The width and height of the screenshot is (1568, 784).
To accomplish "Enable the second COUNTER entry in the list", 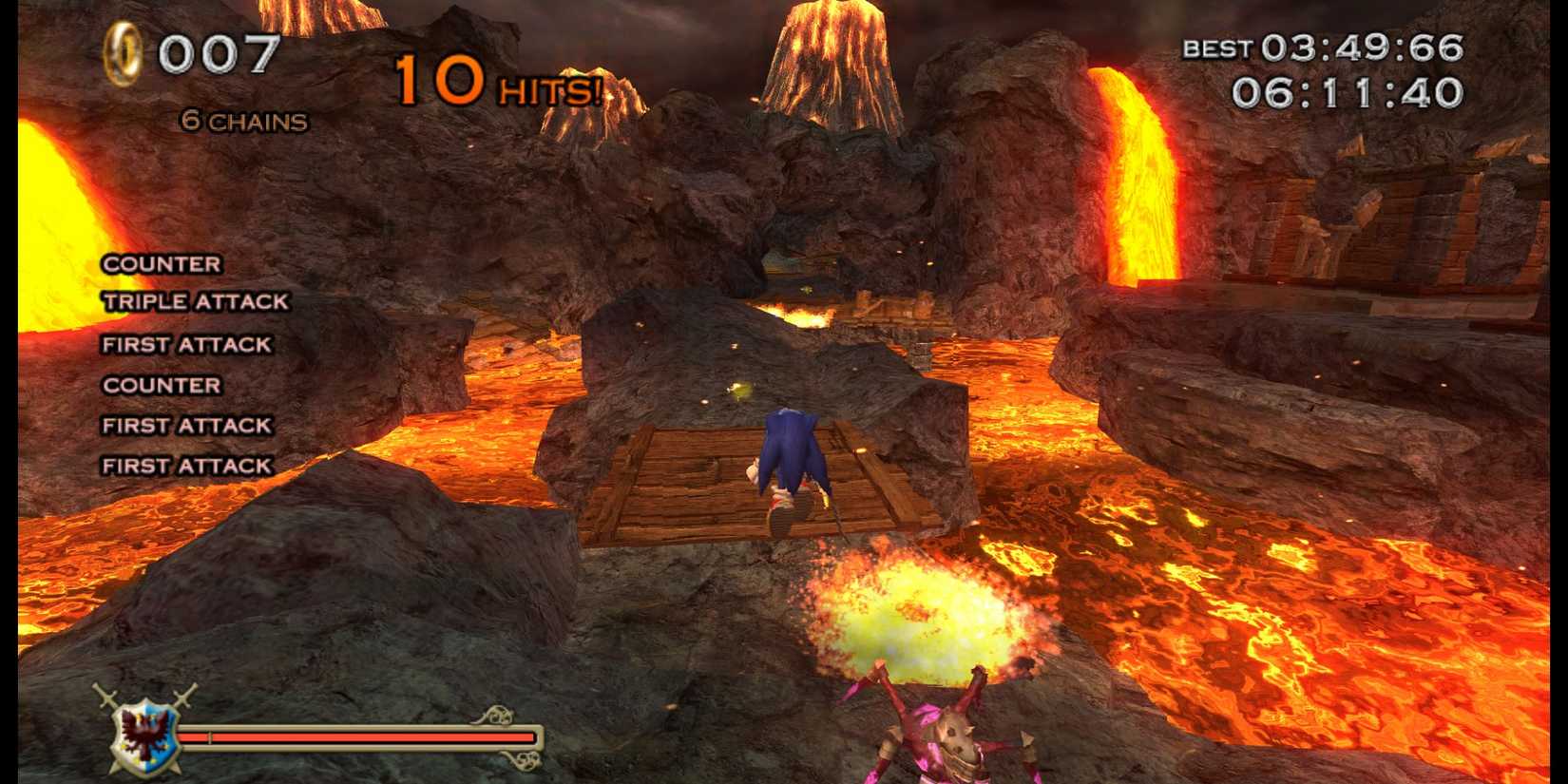I will pyautogui.click(x=161, y=386).
